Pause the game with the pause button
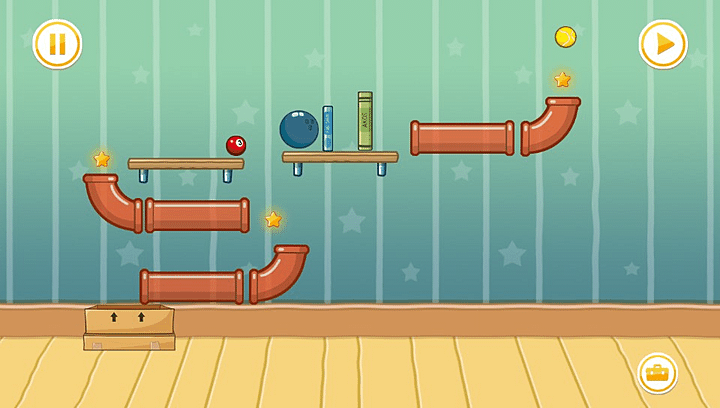This screenshot has width=720, height=408. pos(57,44)
